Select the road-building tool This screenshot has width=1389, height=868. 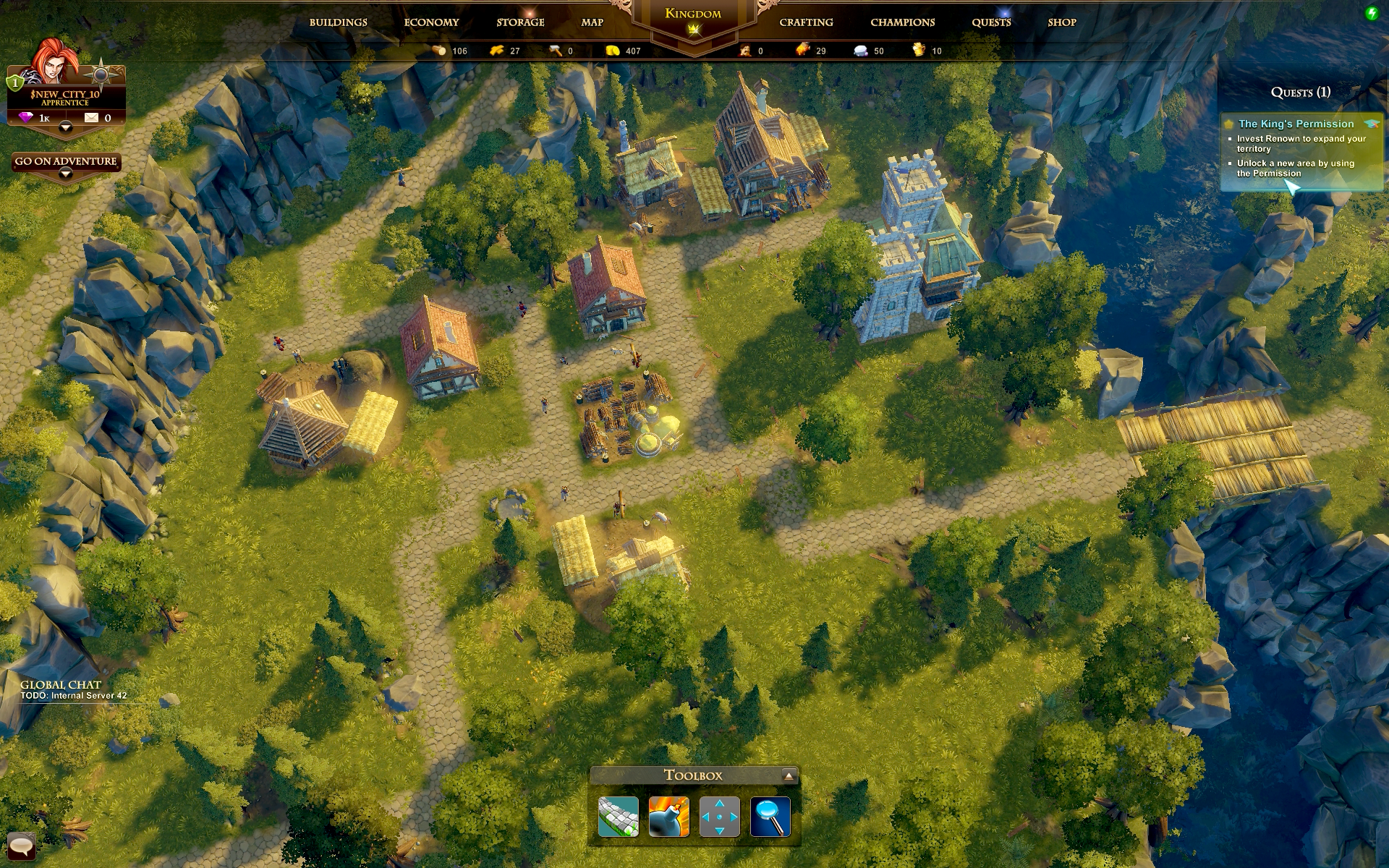click(619, 817)
